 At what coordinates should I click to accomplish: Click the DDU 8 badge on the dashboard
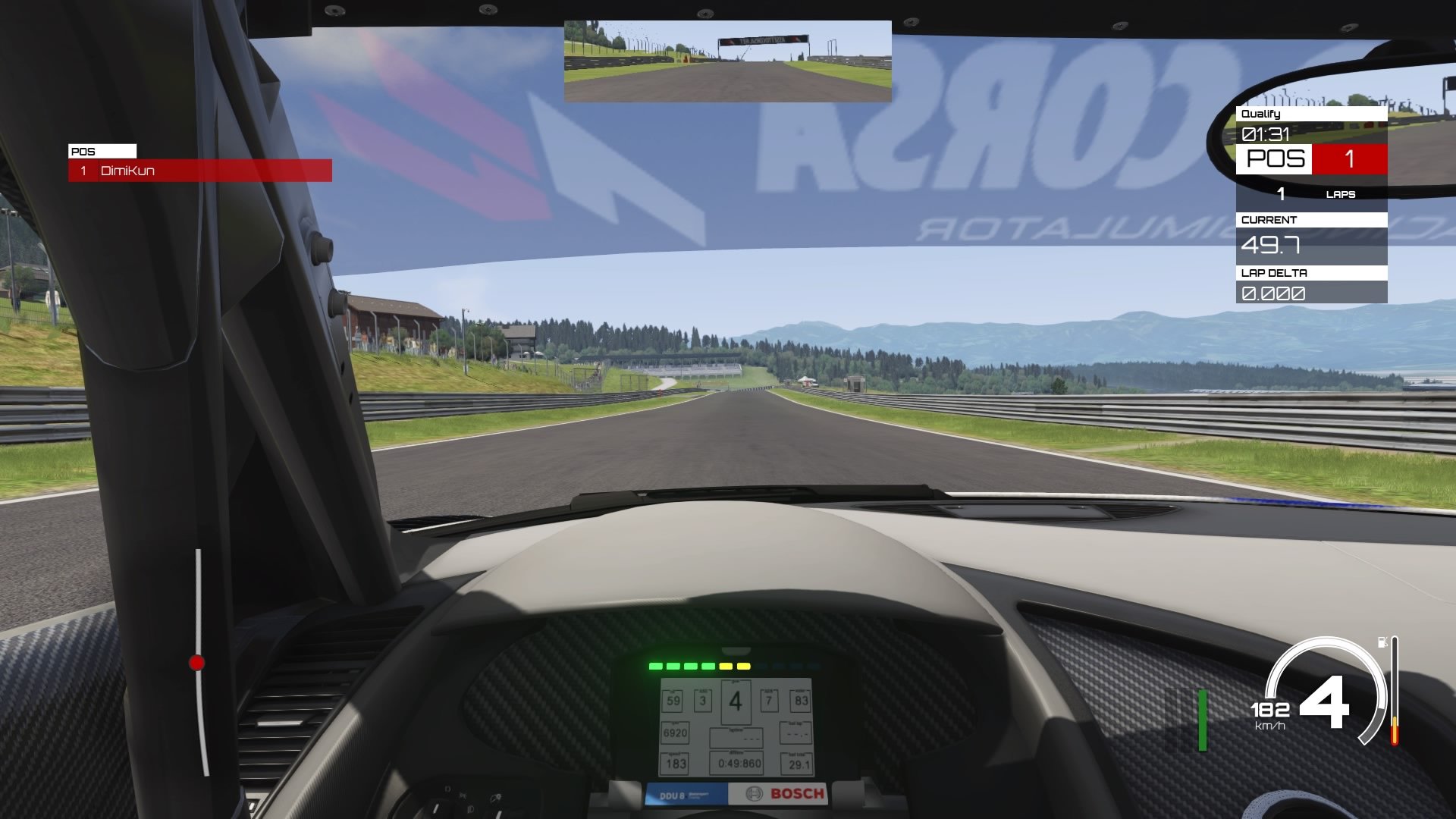point(673,795)
